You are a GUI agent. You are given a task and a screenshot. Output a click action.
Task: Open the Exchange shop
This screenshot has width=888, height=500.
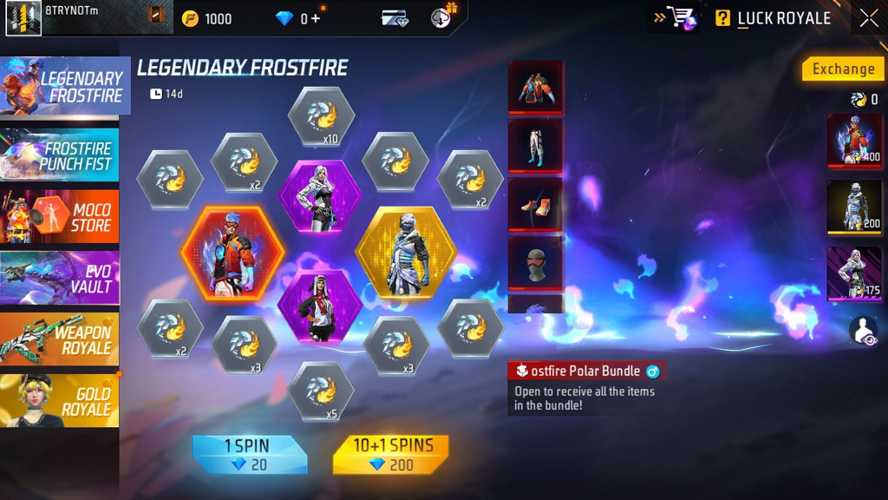click(x=842, y=69)
